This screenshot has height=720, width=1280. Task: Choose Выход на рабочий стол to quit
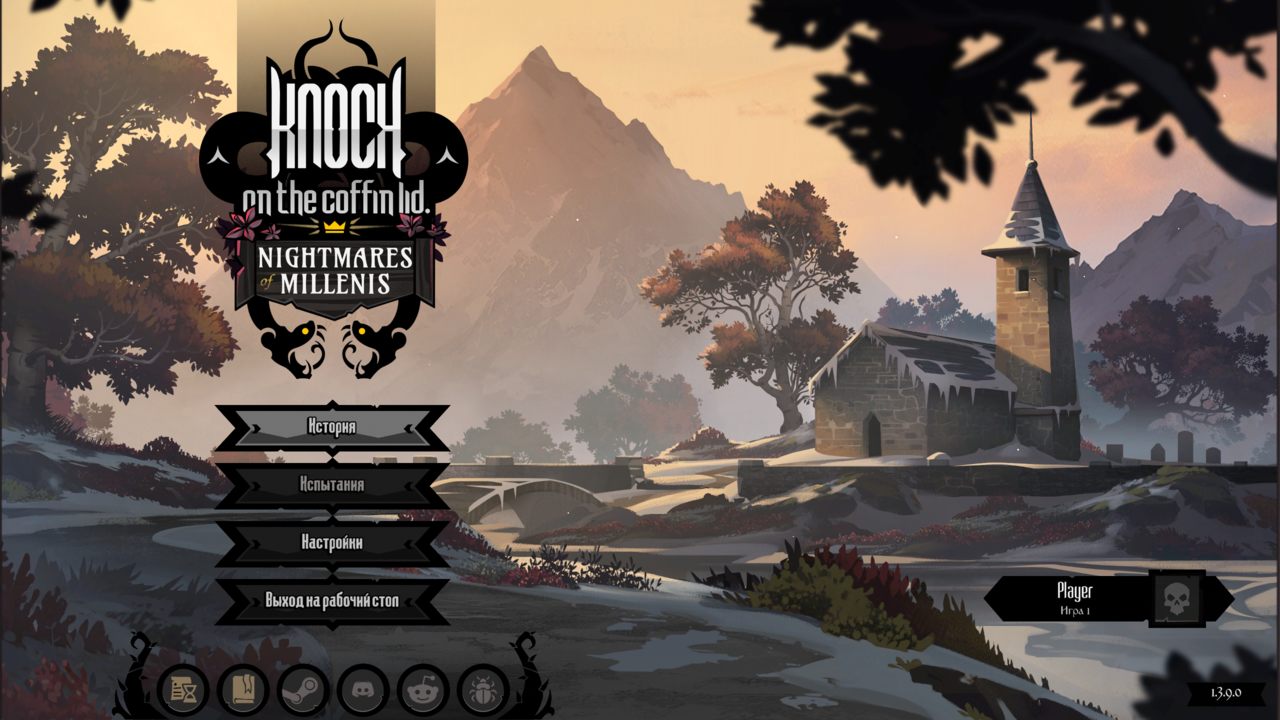[x=331, y=601]
